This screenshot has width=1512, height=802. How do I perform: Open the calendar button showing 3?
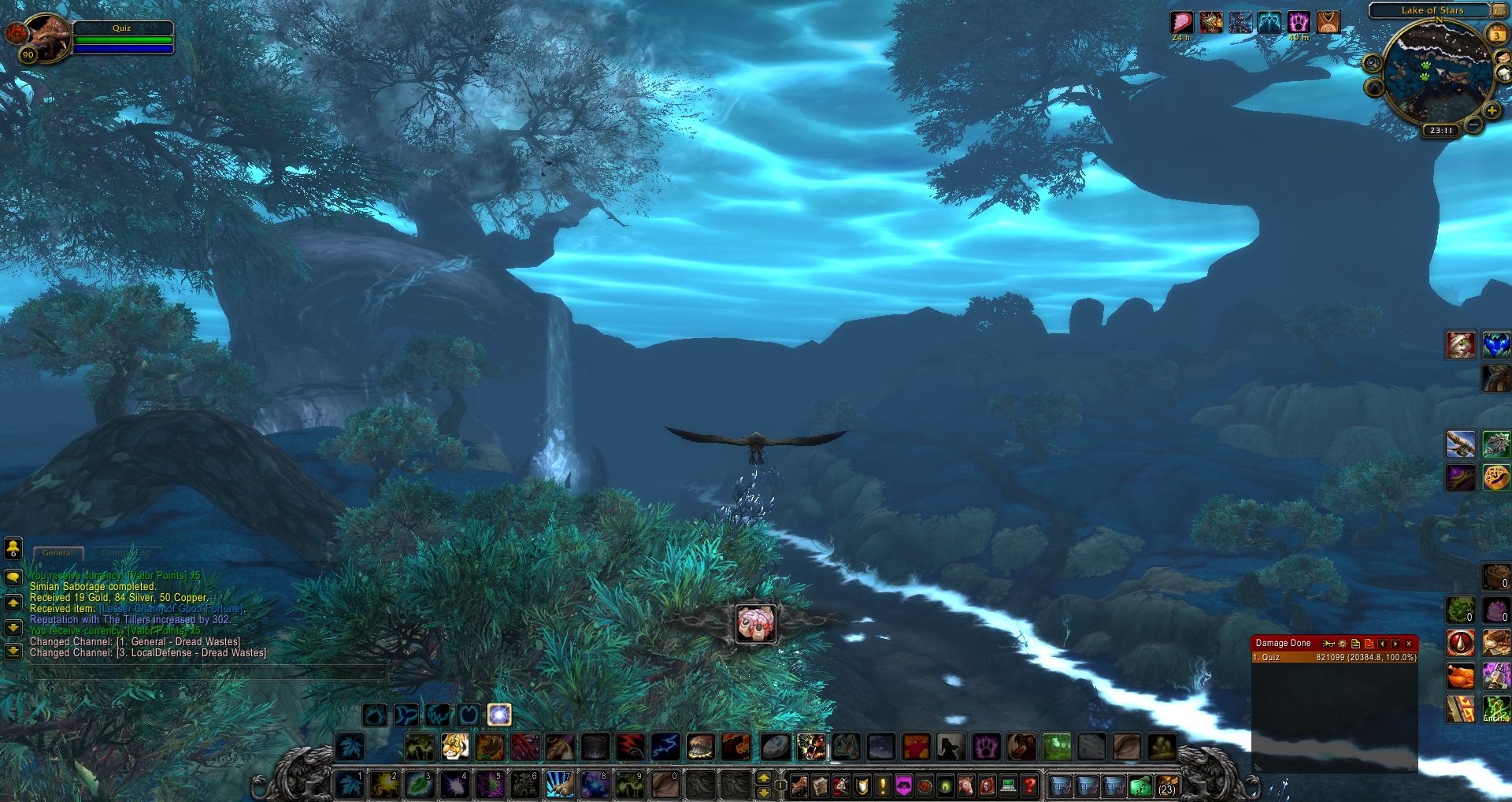(x=1496, y=35)
